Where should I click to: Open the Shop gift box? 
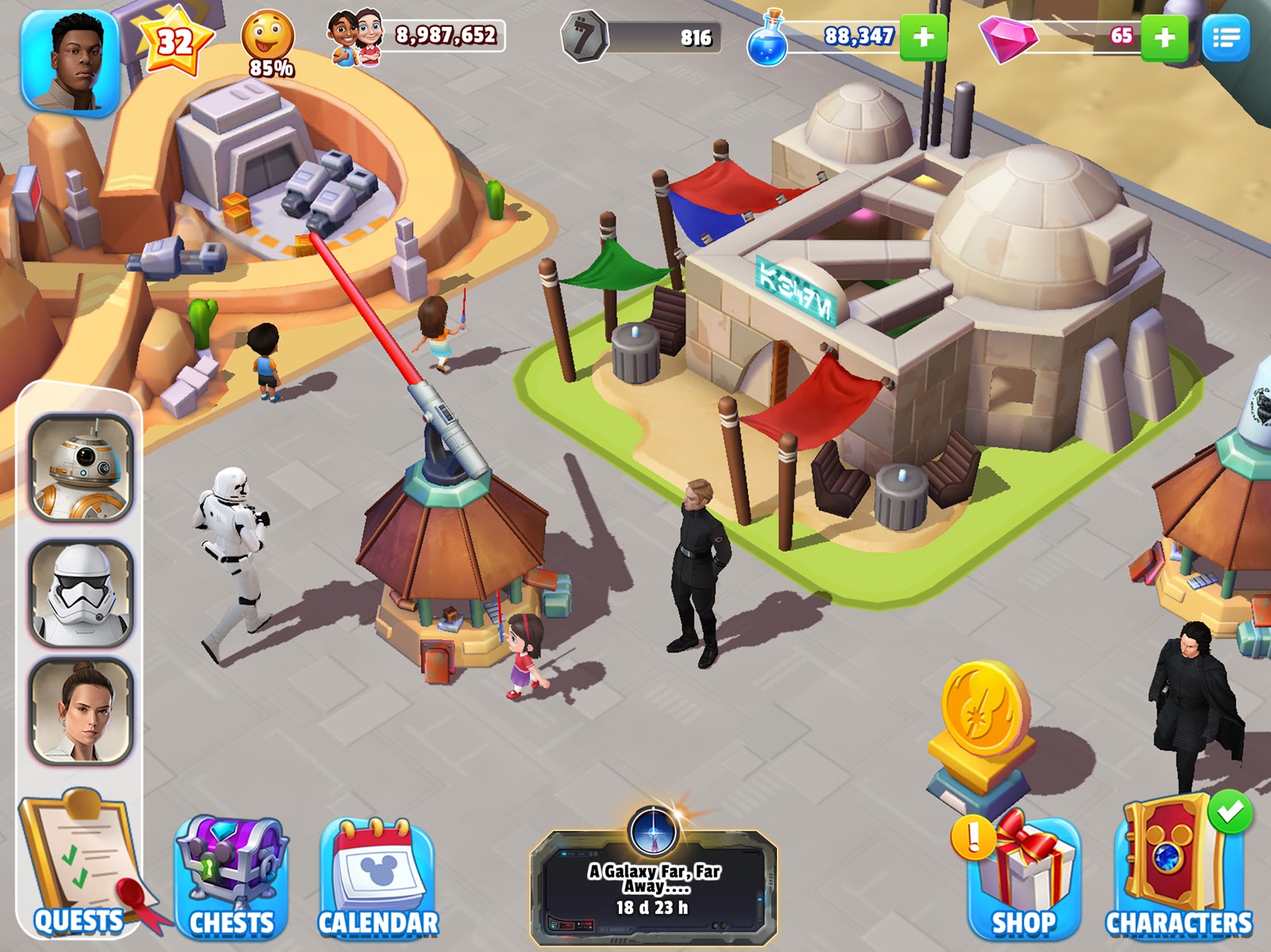[1023, 877]
